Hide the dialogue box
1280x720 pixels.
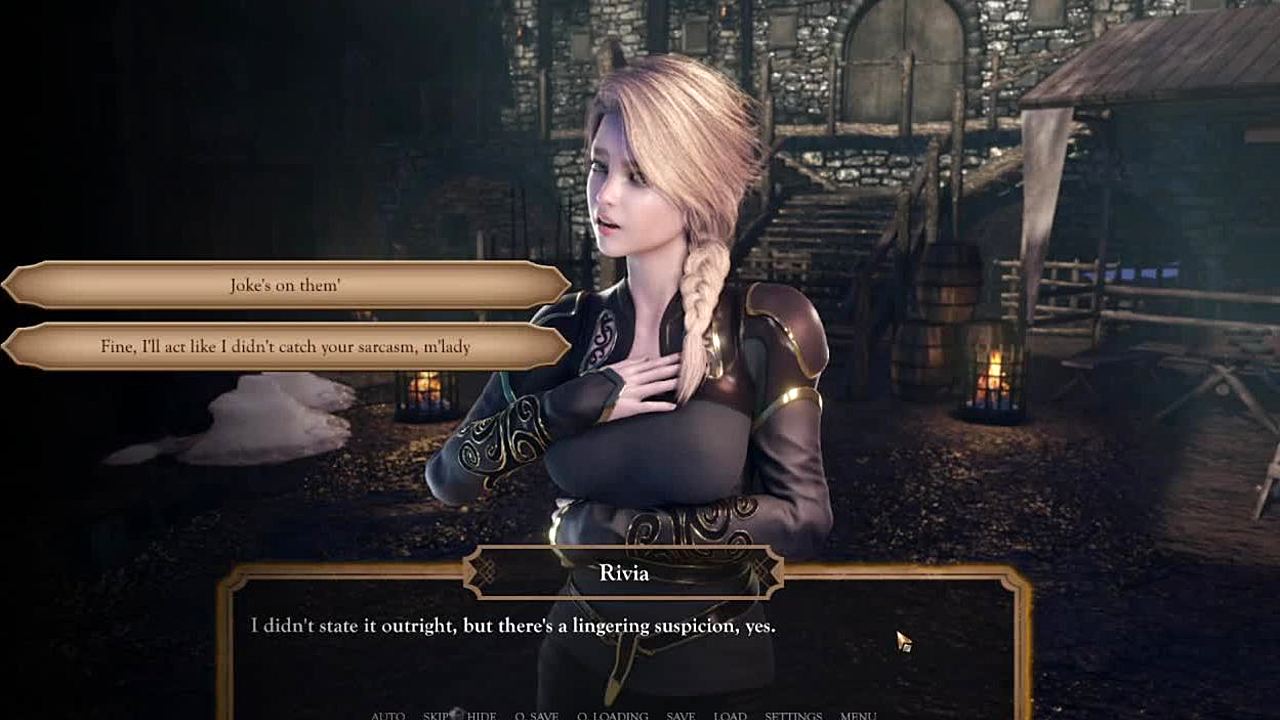(x=481, y=715)
